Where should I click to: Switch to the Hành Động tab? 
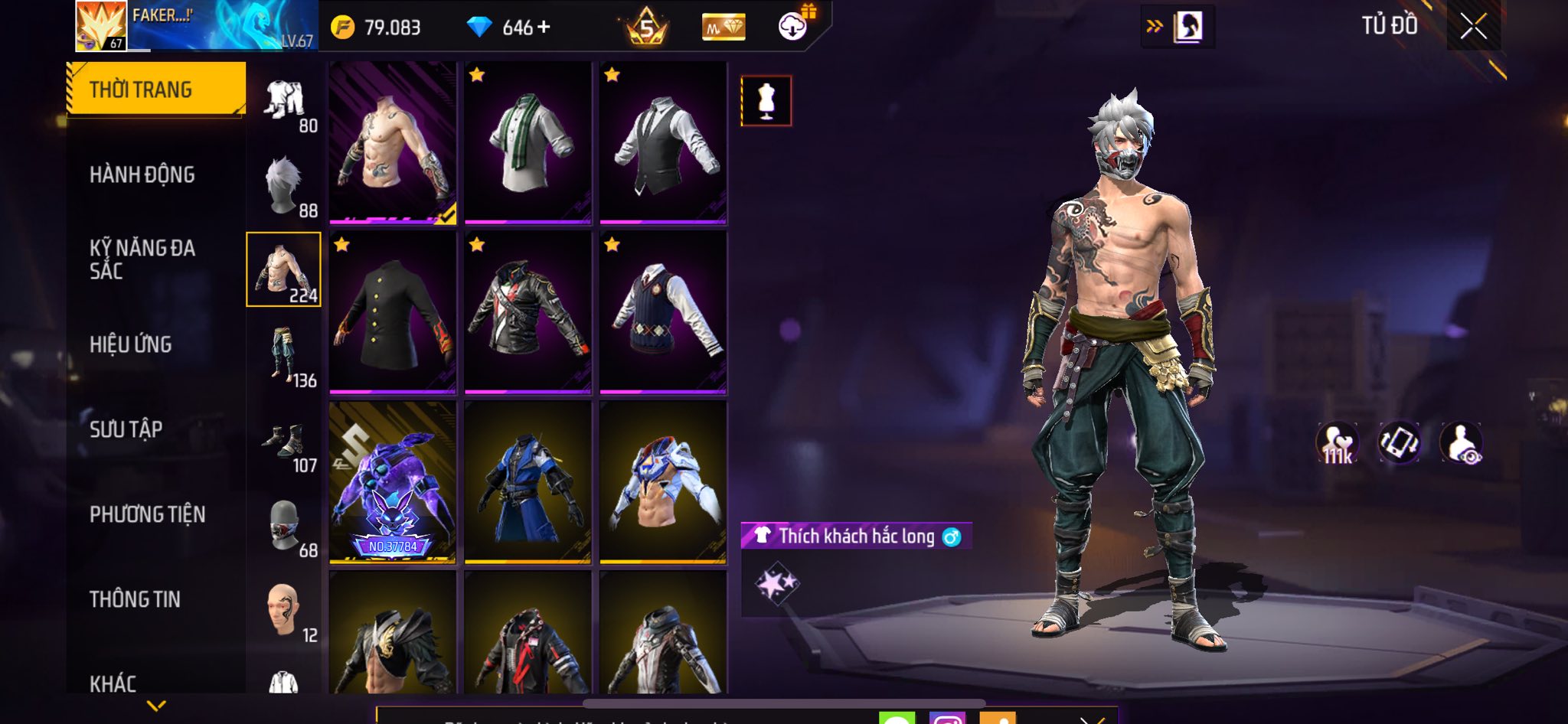(x=142, y=174)
